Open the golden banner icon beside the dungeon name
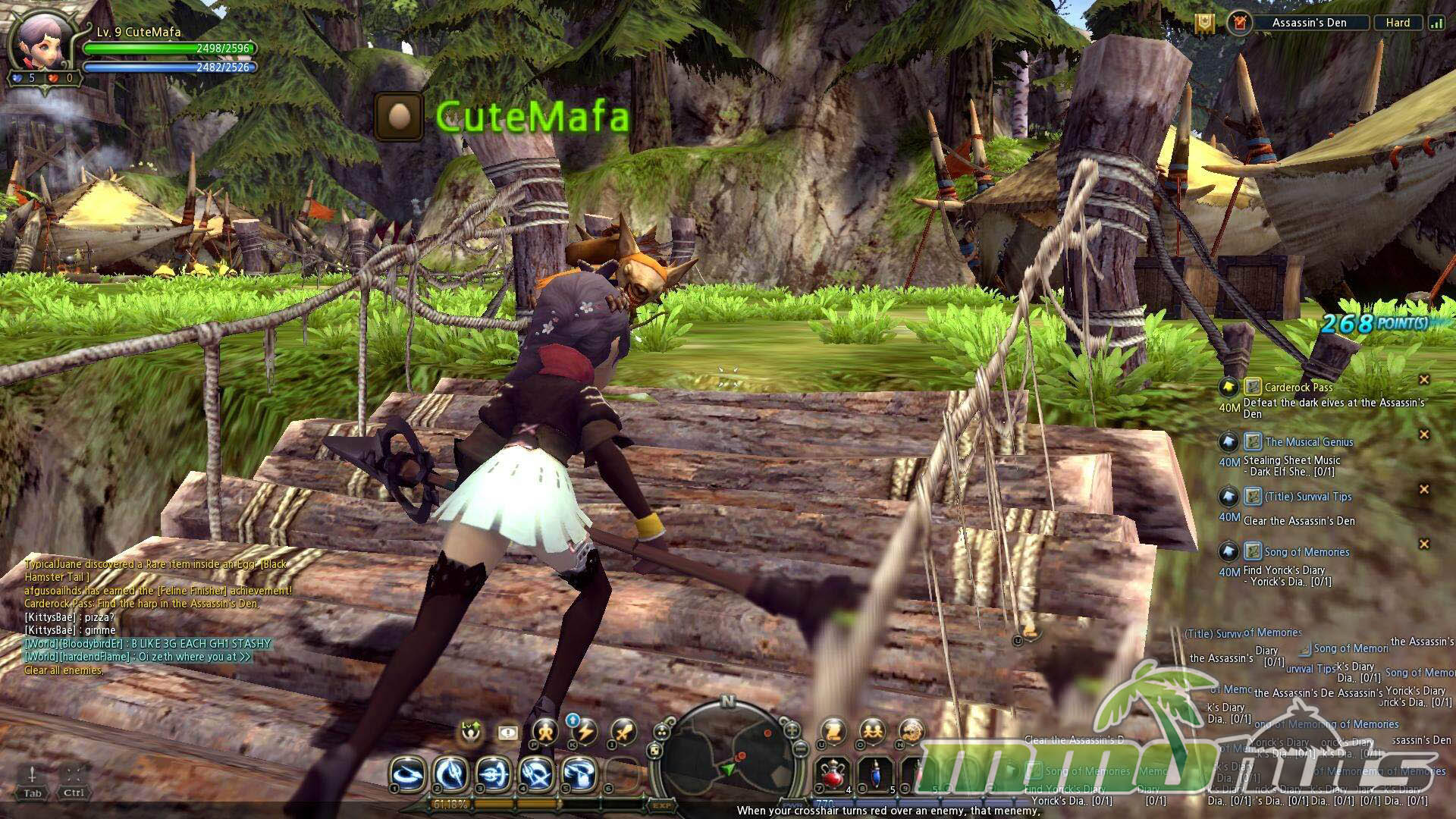 click(1204, 23)
